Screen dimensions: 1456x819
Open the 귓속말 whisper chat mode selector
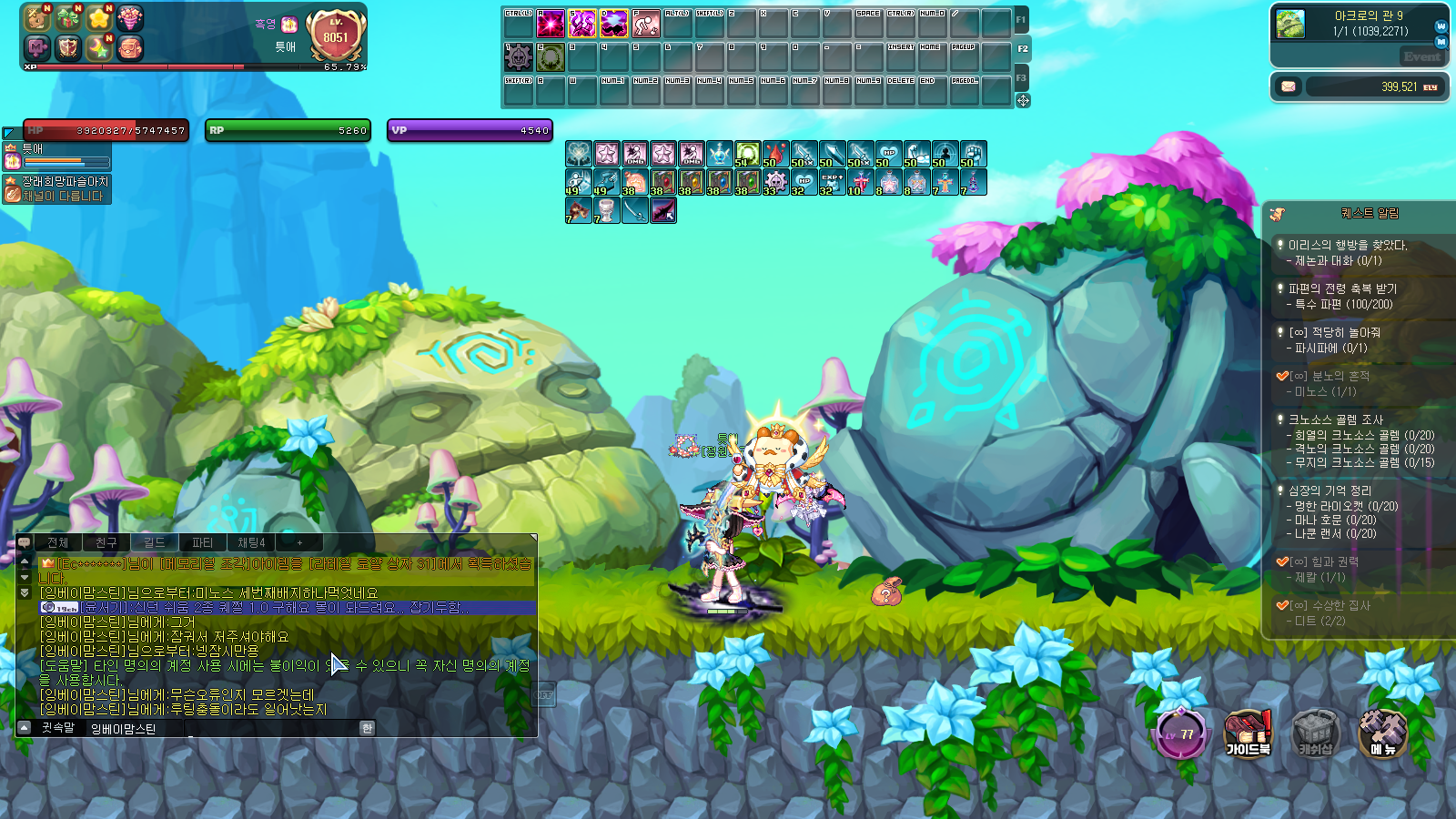click(x=57, y=728)
